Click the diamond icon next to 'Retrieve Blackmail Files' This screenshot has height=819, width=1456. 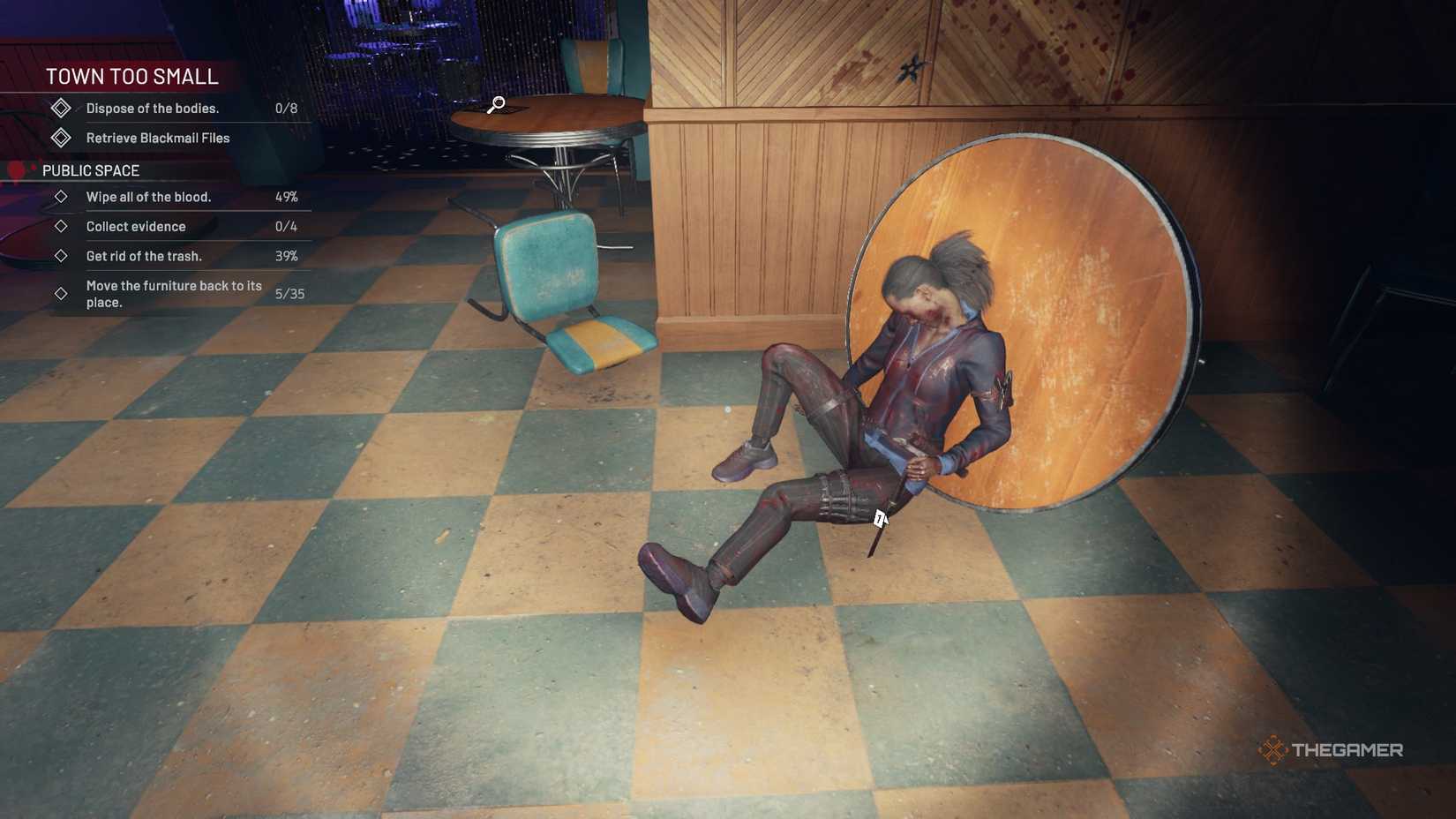coord(61,137)
